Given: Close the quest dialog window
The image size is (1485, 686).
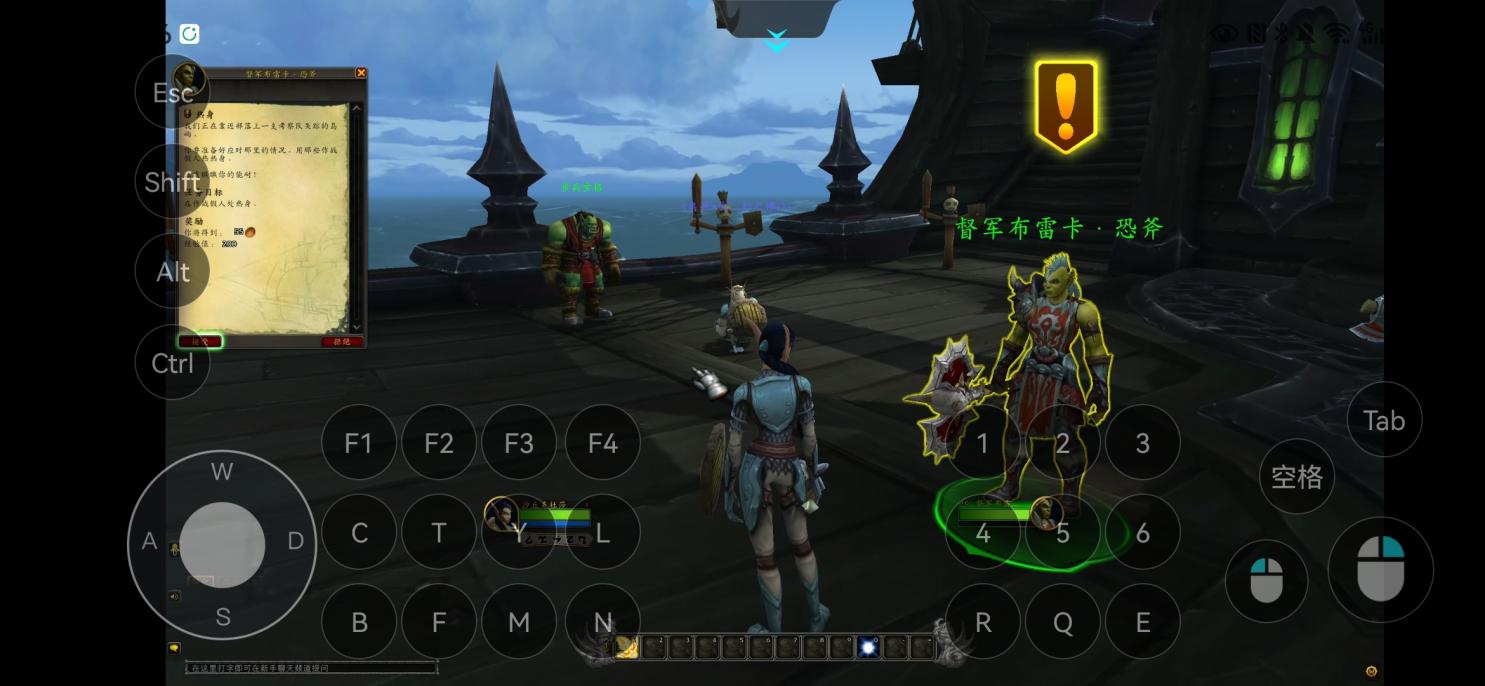Looking at the screenshot, I should point(361,73).
